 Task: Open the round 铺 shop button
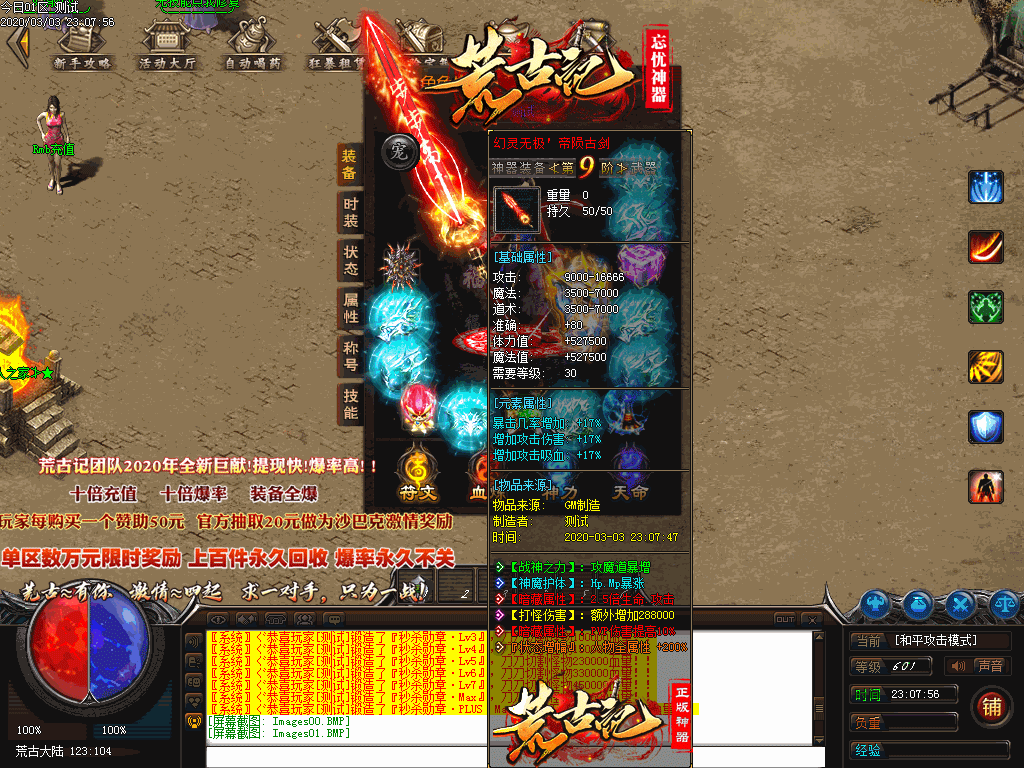point(990,704)
